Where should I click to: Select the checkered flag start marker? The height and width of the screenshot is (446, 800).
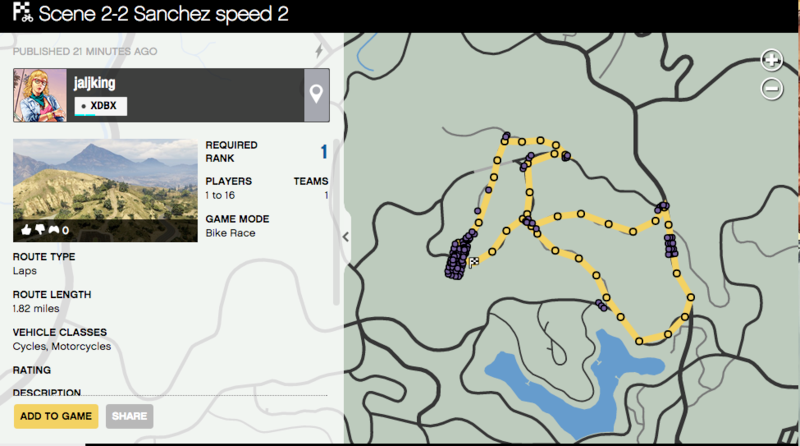click(x=474, y=261)
